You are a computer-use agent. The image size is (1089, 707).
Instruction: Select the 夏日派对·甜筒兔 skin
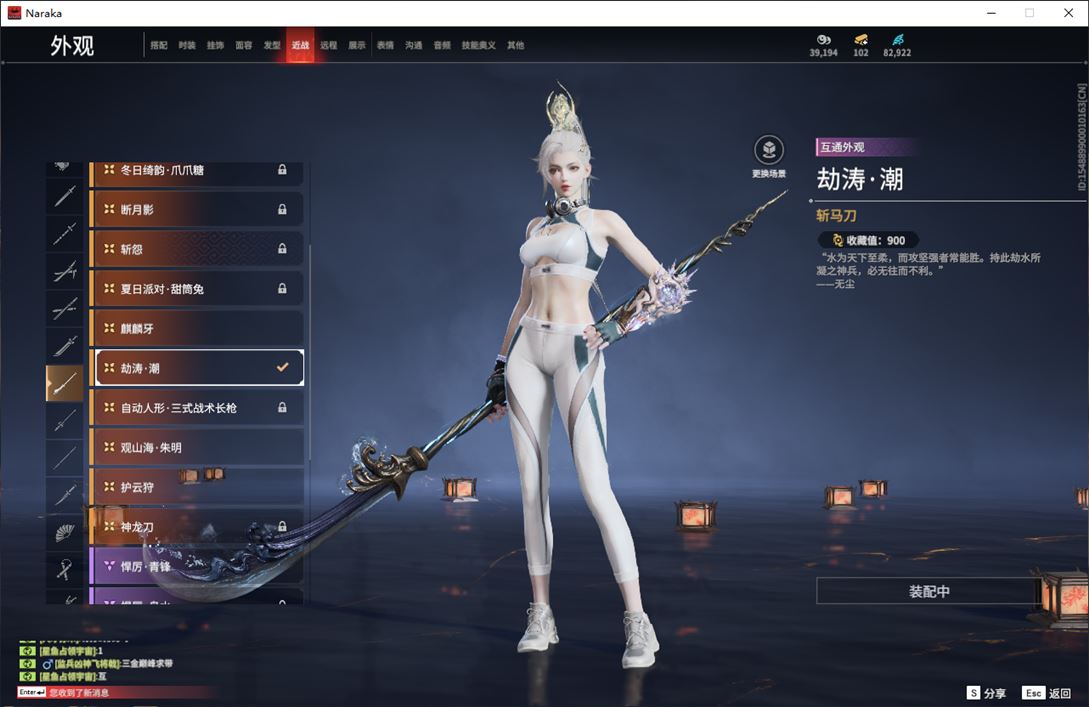(x=197, y=289)
